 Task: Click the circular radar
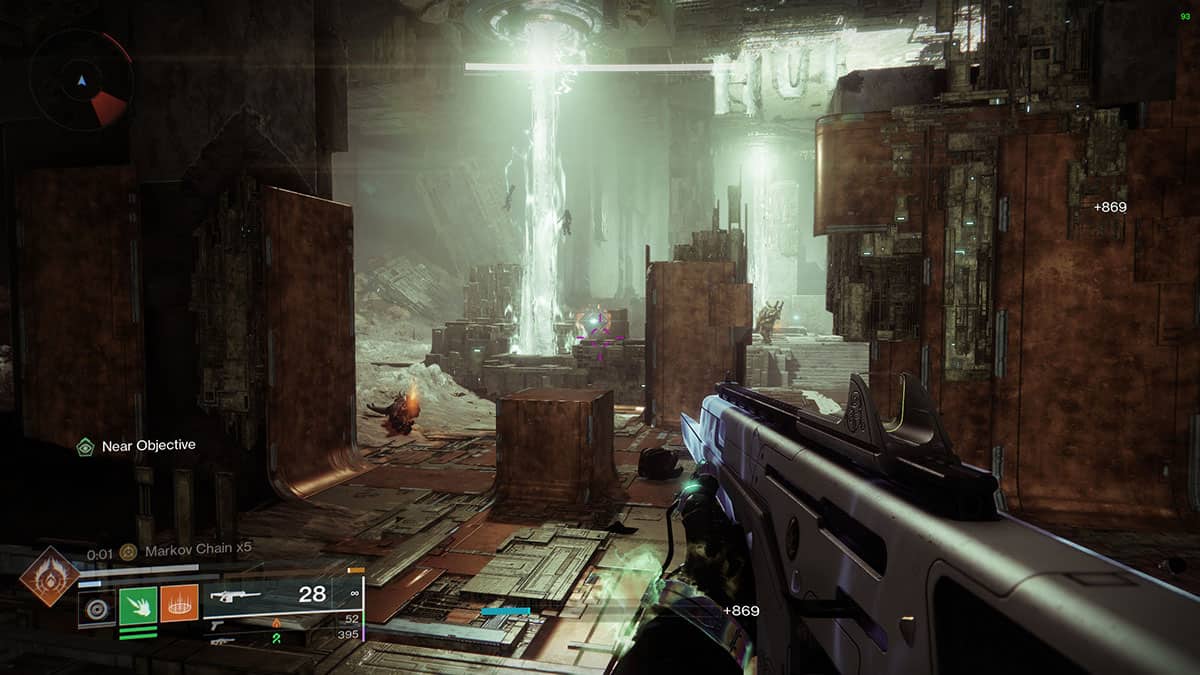coord(81,80)
